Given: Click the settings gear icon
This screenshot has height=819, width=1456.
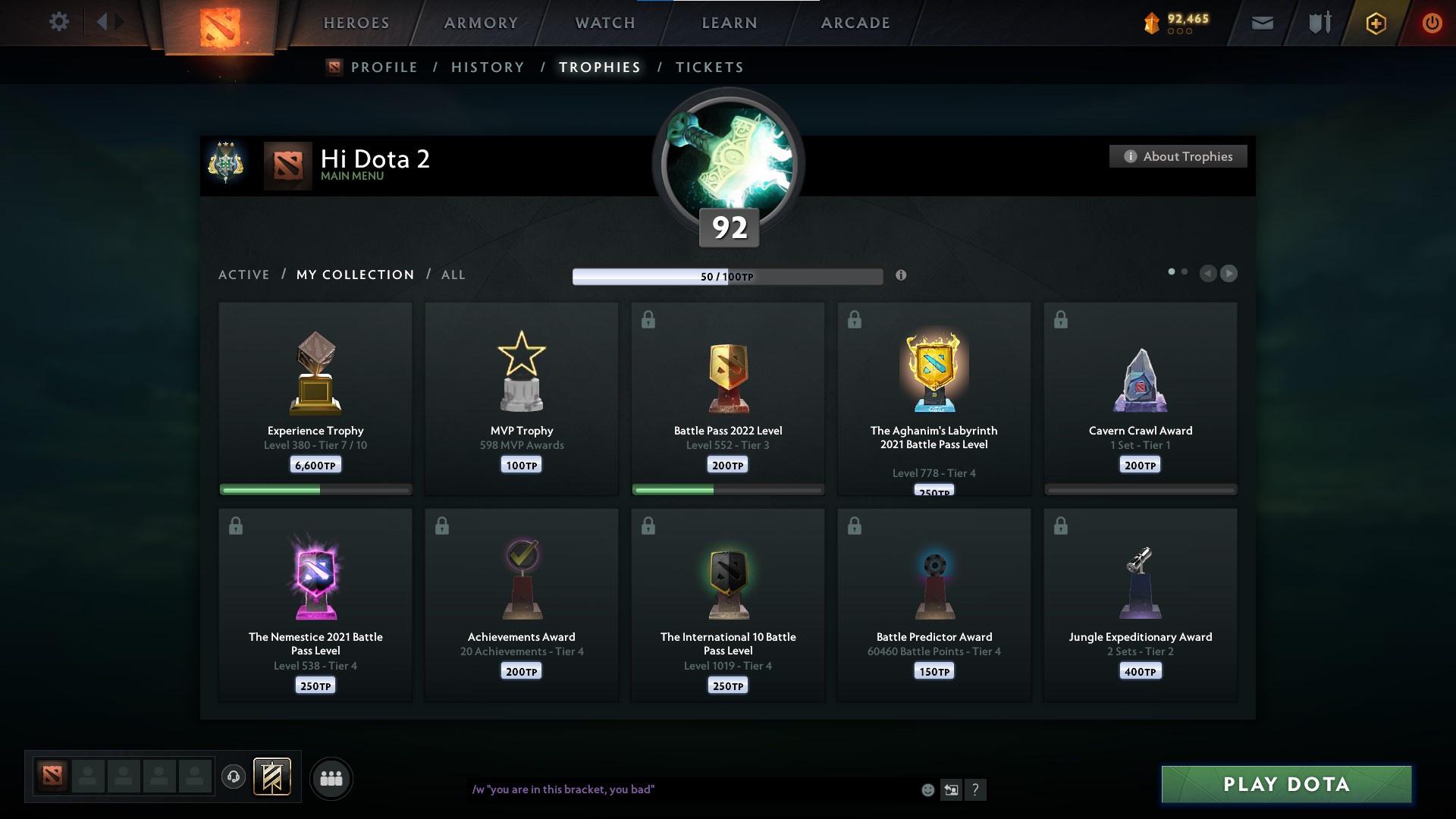Looking at the screenshot, I should [x=58, y=22].
